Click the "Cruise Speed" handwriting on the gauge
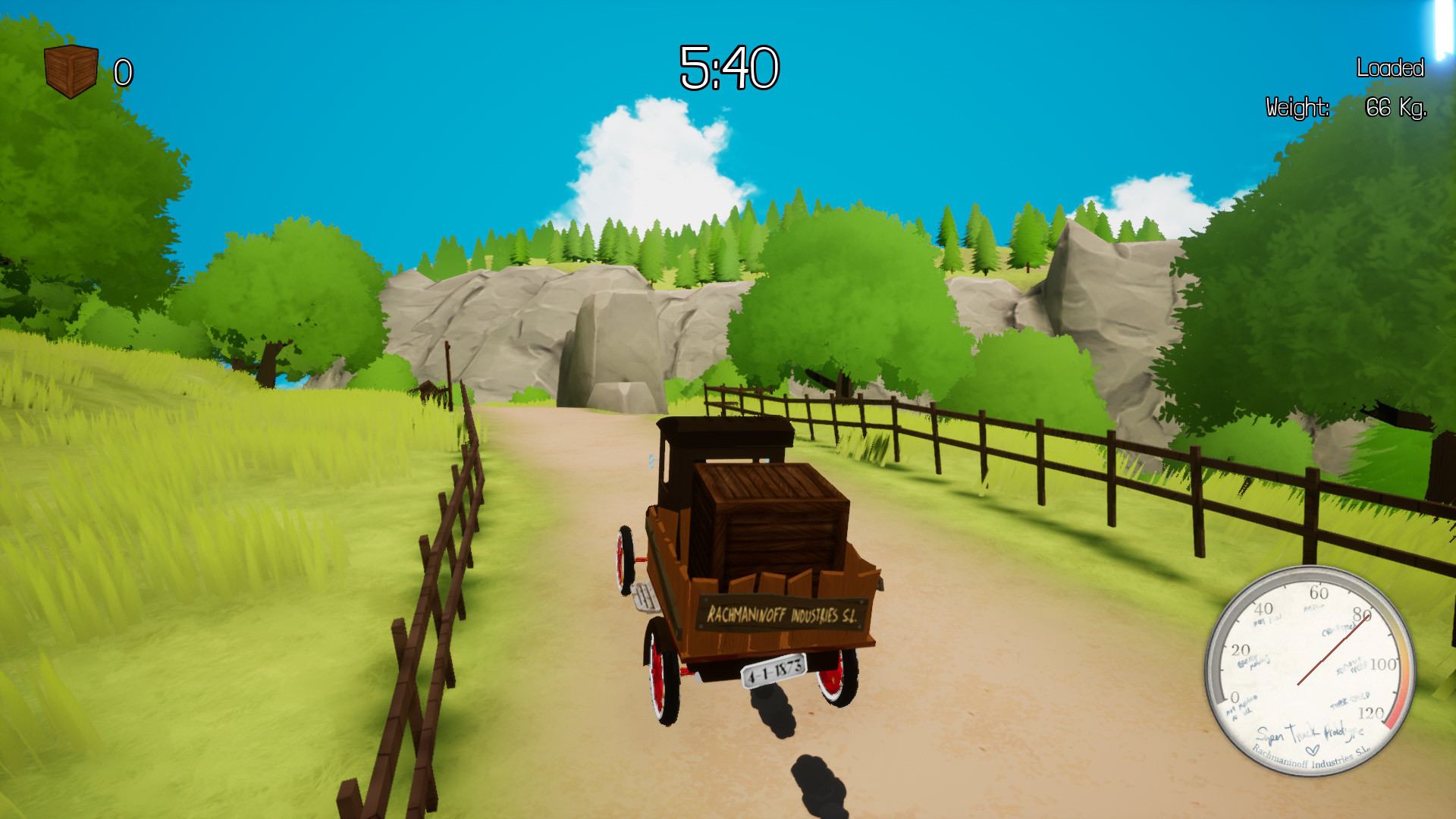The height and width of the screenshot is (819, 1456). click(x=1339, y=629)
